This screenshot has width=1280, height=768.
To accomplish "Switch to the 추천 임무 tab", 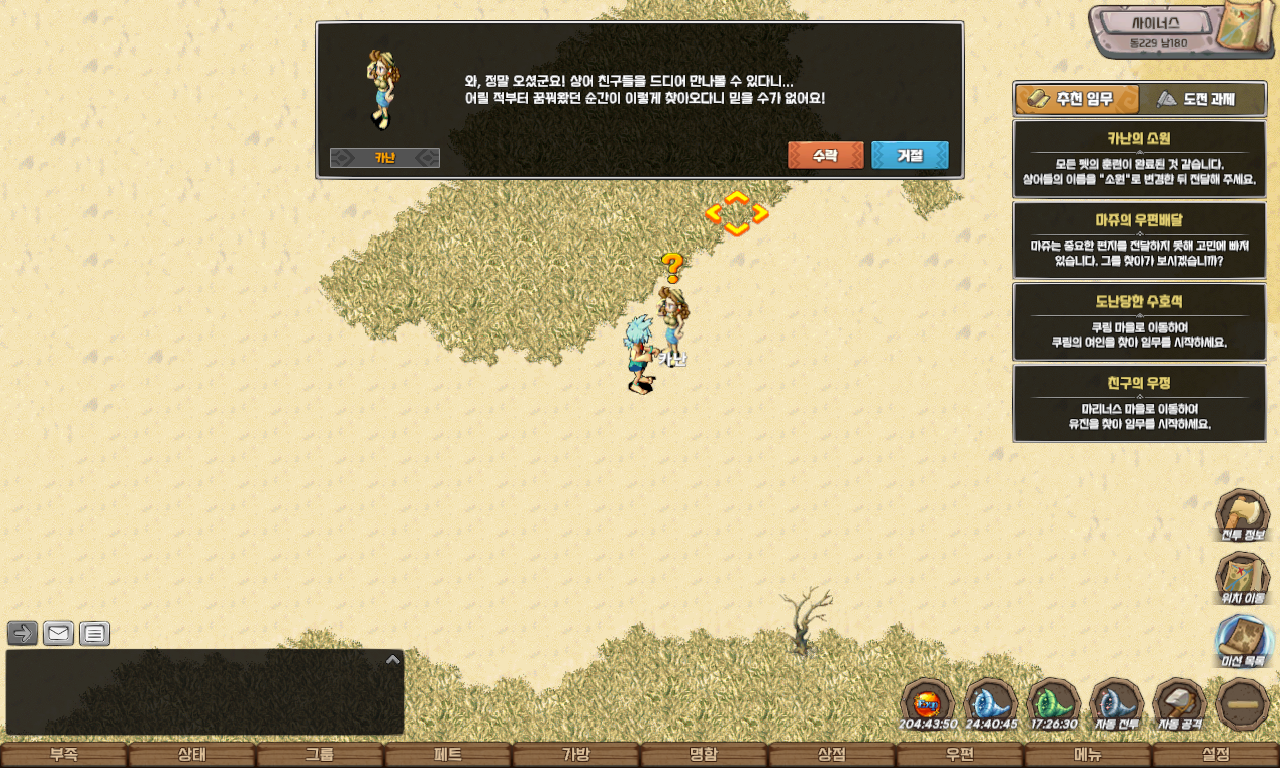I will [x=1077, y=99].
